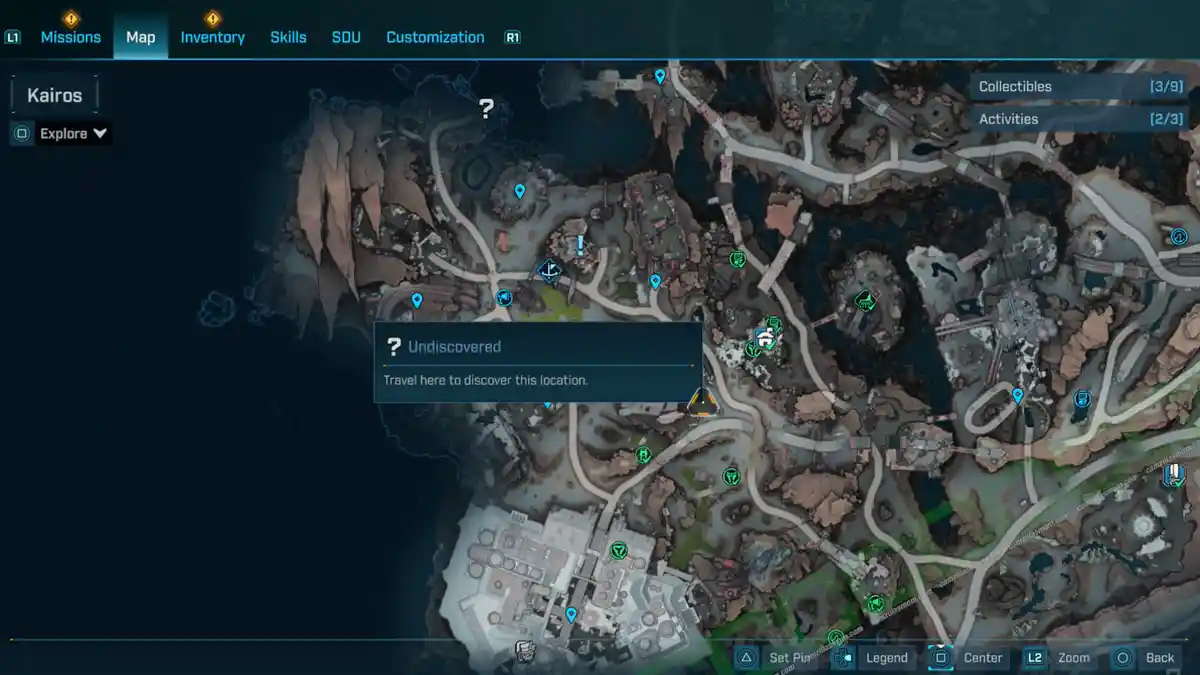
Task: Open the Explore dropdown filter
Action: [x=73, y=133]
